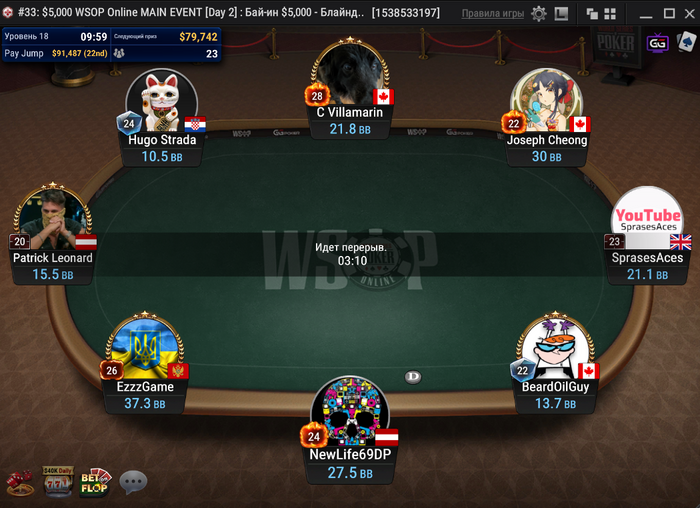Click the spade cards icon
700x508 pixels.
pyautogui.click(x=687, y=43)
